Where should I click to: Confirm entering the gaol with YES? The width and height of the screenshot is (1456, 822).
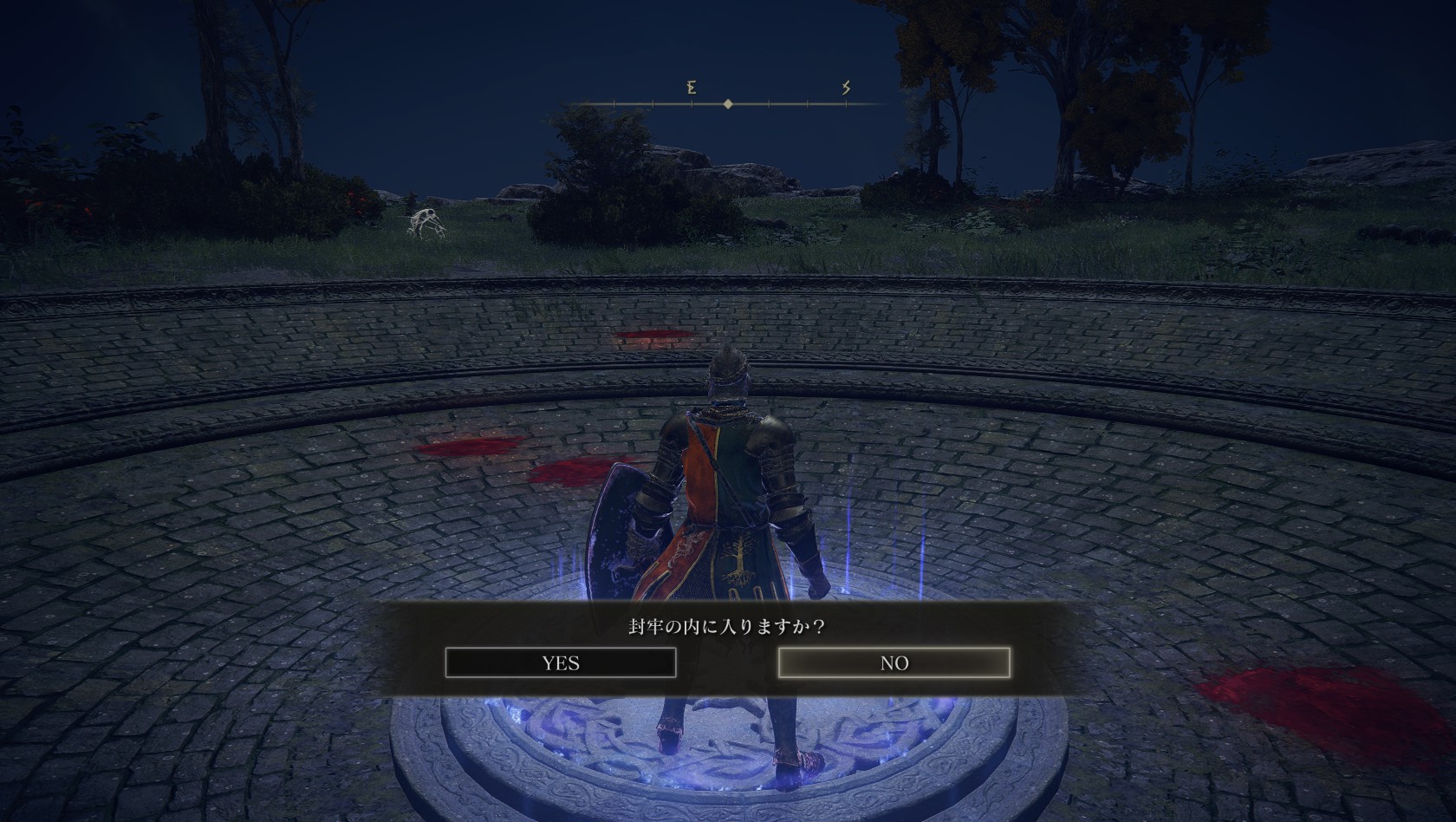coord(561,663)
